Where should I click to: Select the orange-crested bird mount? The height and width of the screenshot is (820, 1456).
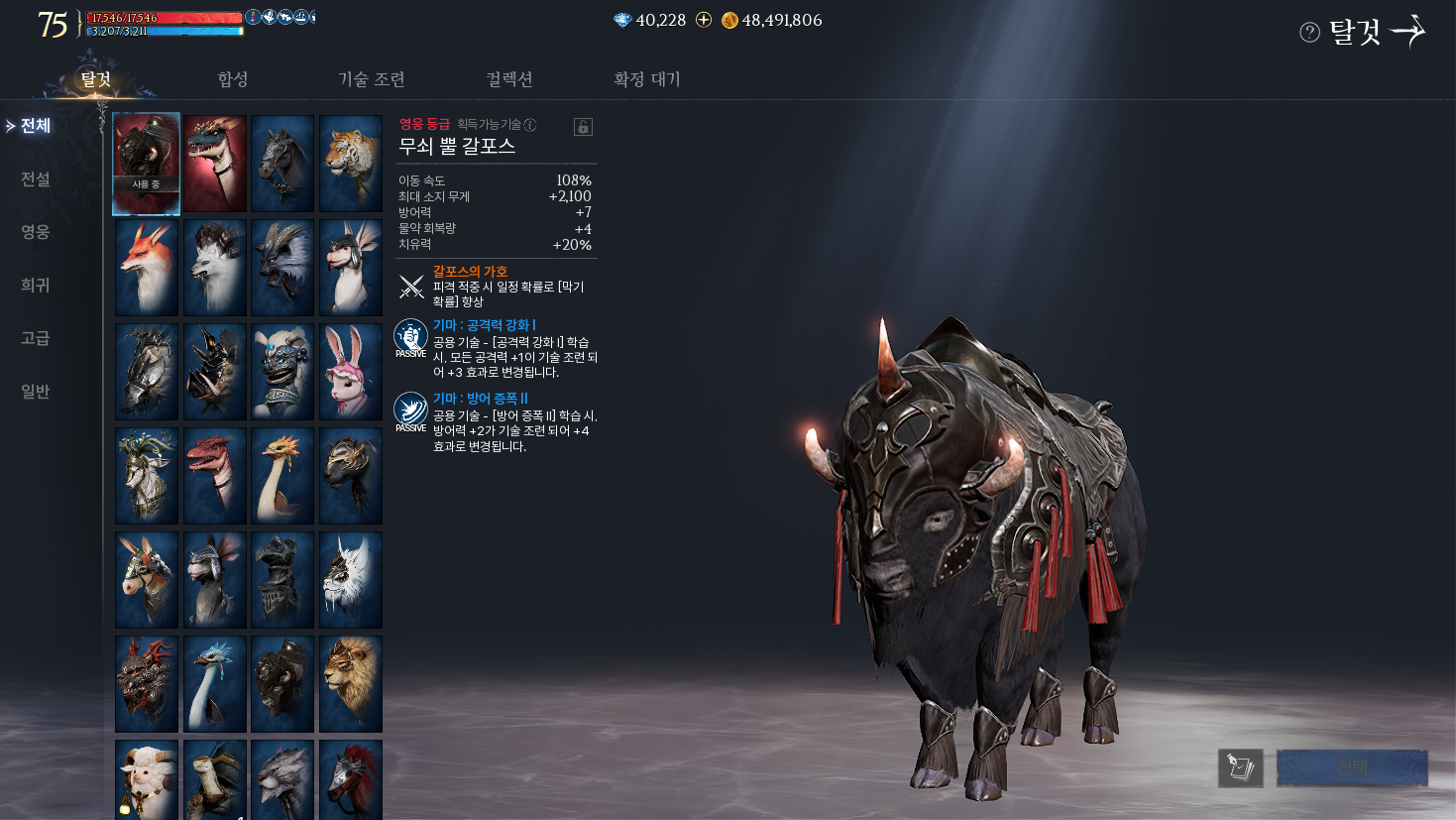[x=282, y=476]
